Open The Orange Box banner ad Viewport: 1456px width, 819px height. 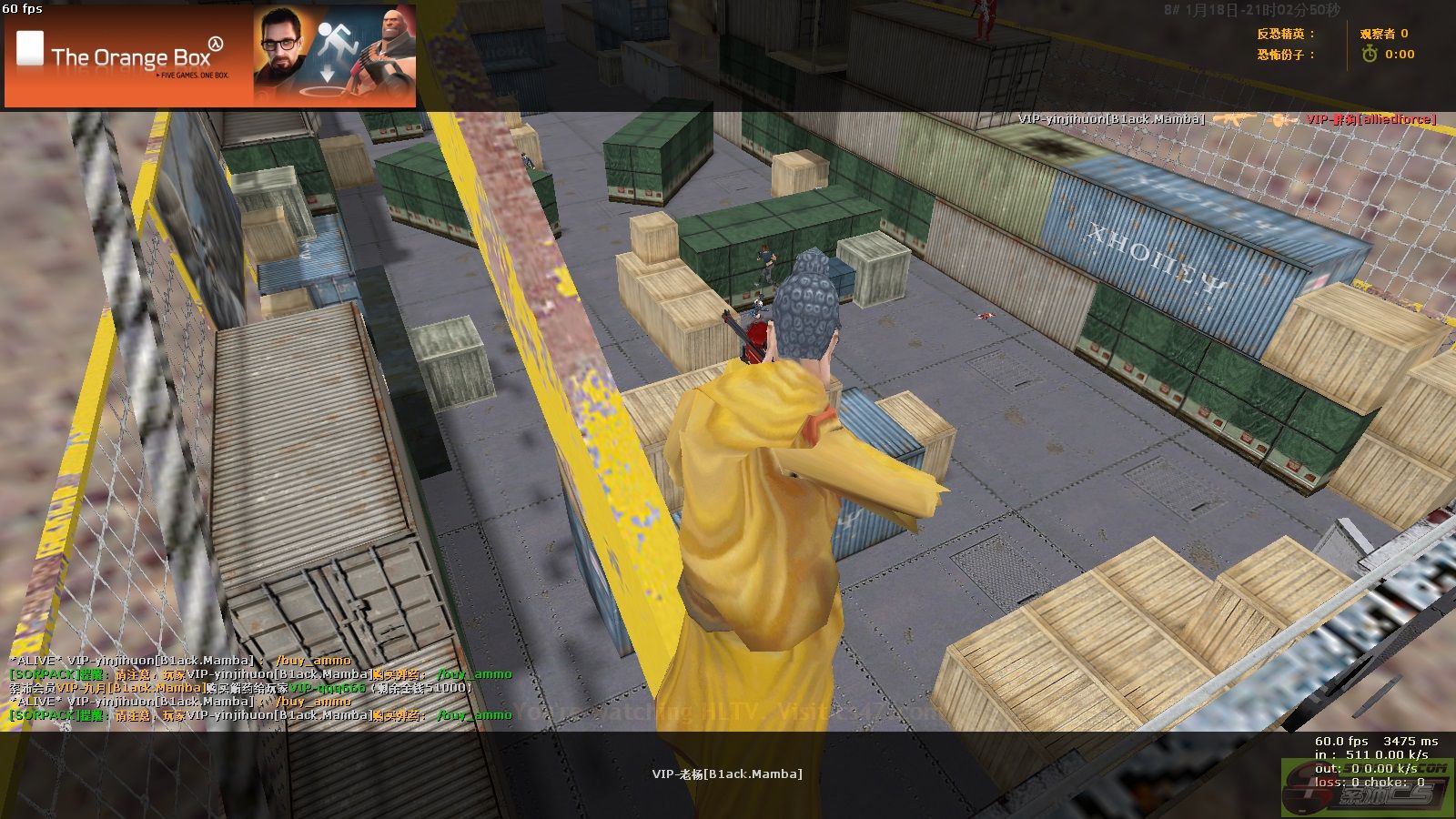[210, 56]
